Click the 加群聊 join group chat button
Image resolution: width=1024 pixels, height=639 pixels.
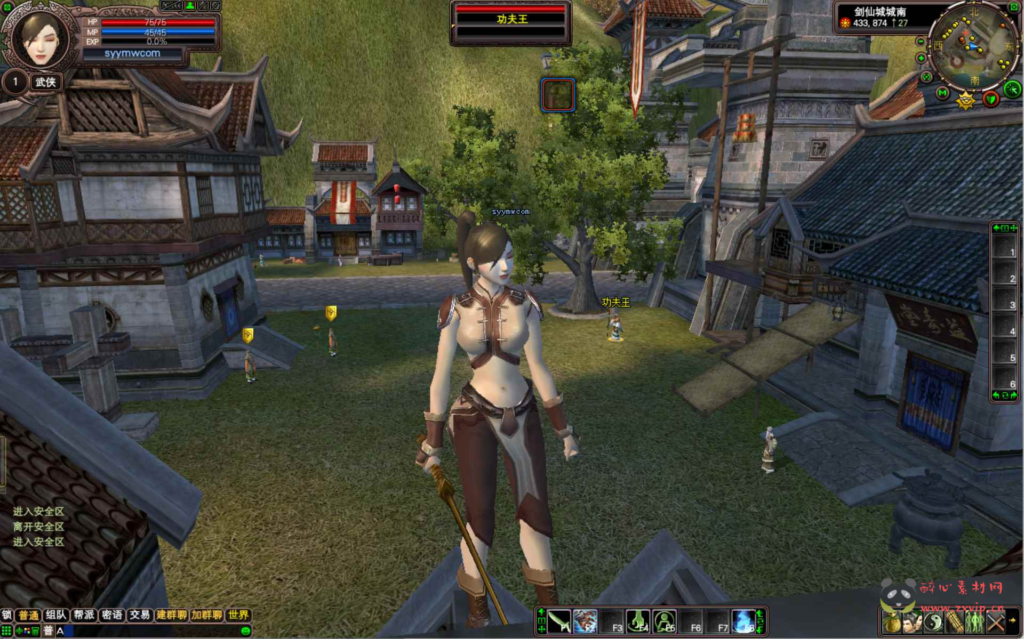tap(207, 615)
